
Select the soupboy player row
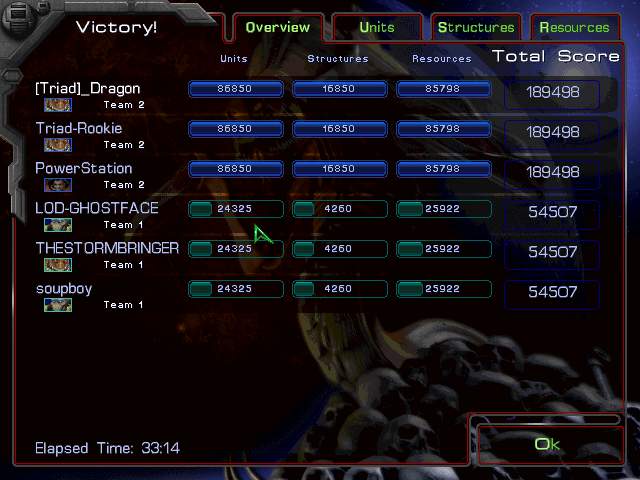click(63, 289)
